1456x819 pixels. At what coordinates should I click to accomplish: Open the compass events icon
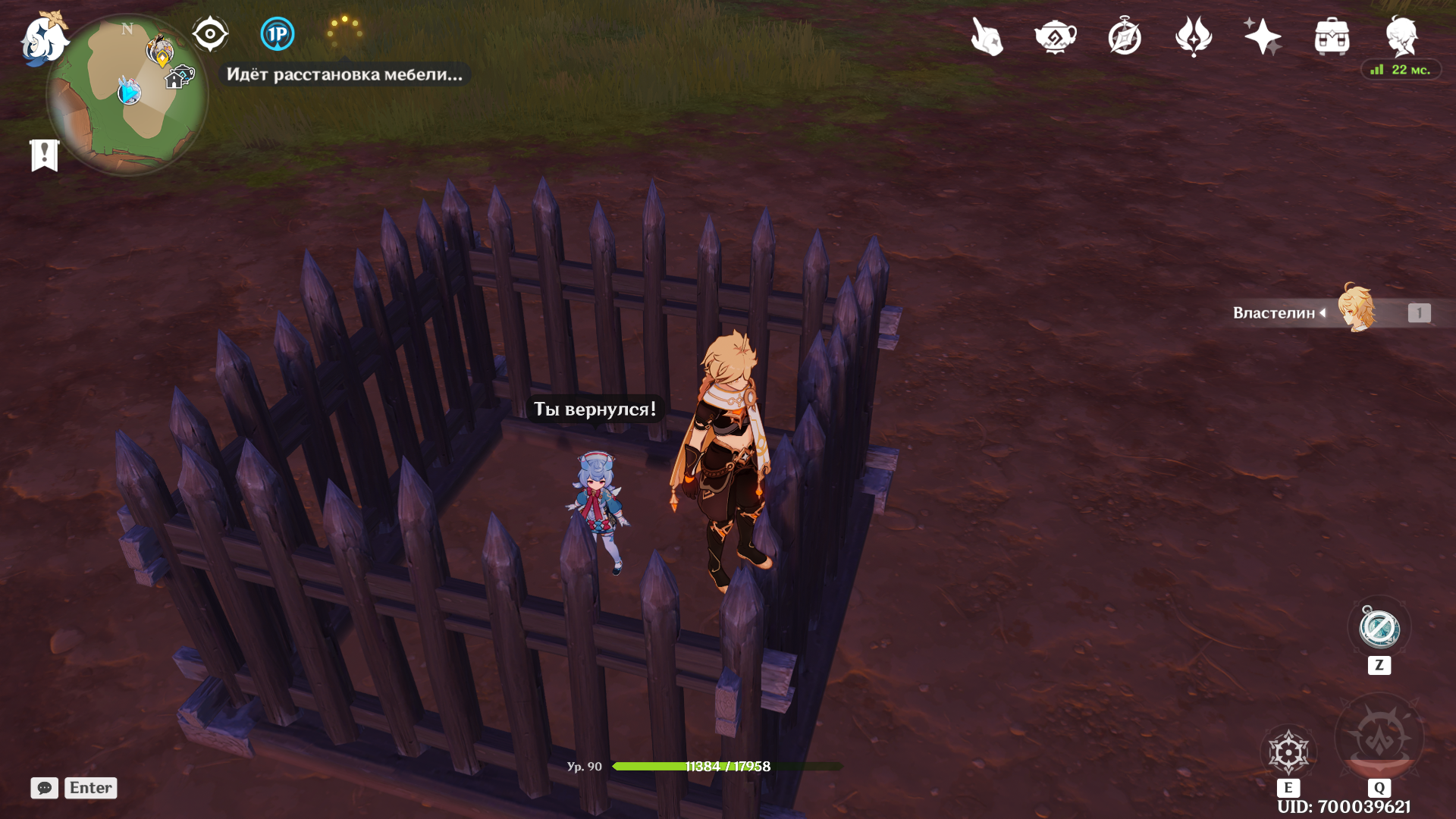(x=1125, y=36)
